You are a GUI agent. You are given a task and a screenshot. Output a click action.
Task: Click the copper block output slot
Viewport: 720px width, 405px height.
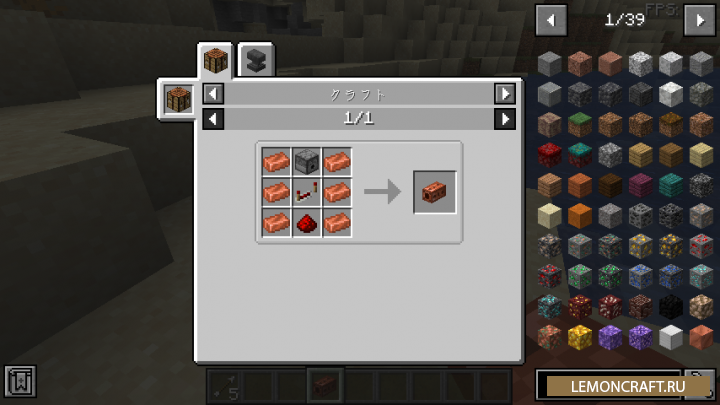435,191
